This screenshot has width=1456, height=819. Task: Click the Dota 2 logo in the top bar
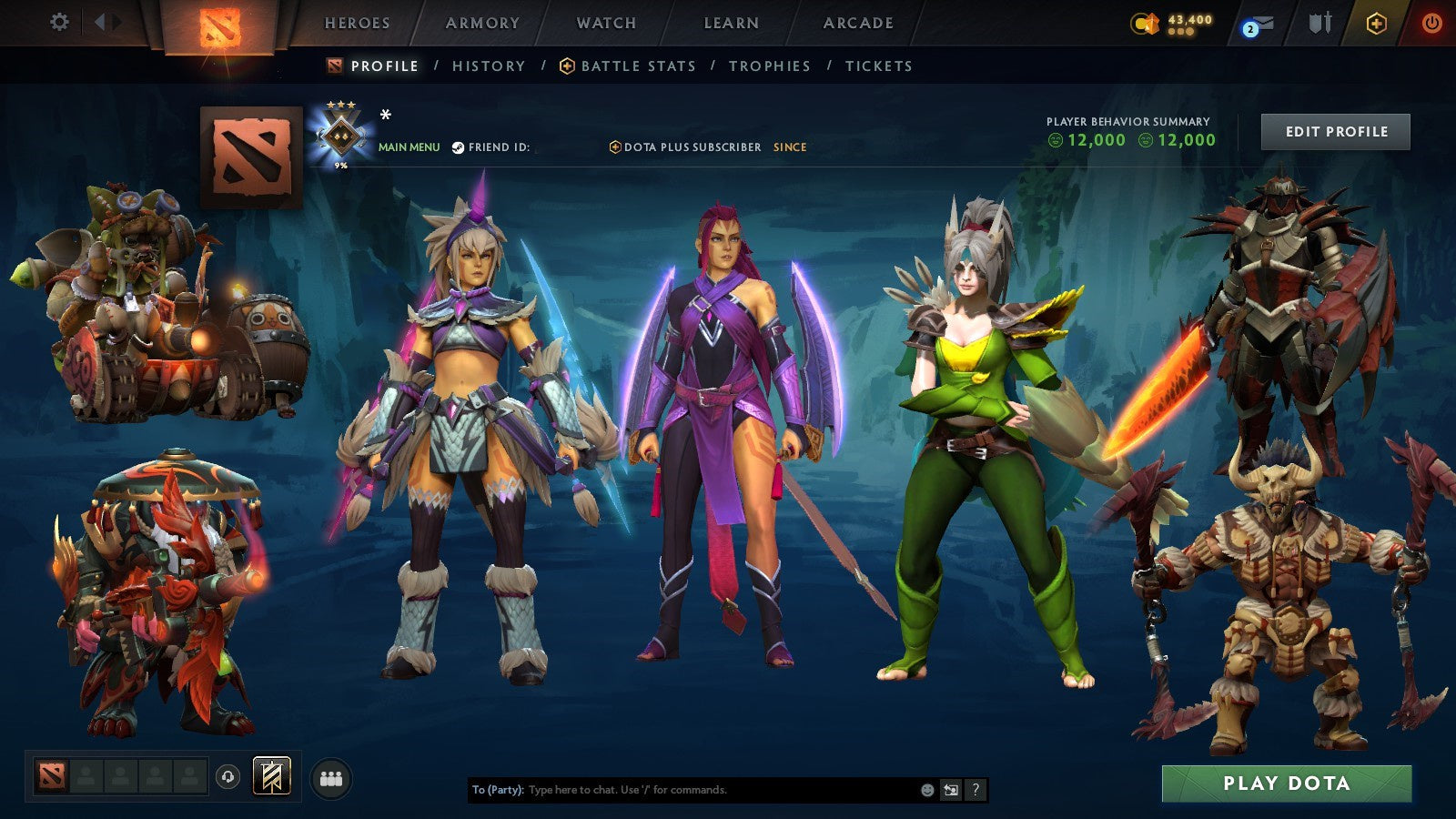pos(221,25)
